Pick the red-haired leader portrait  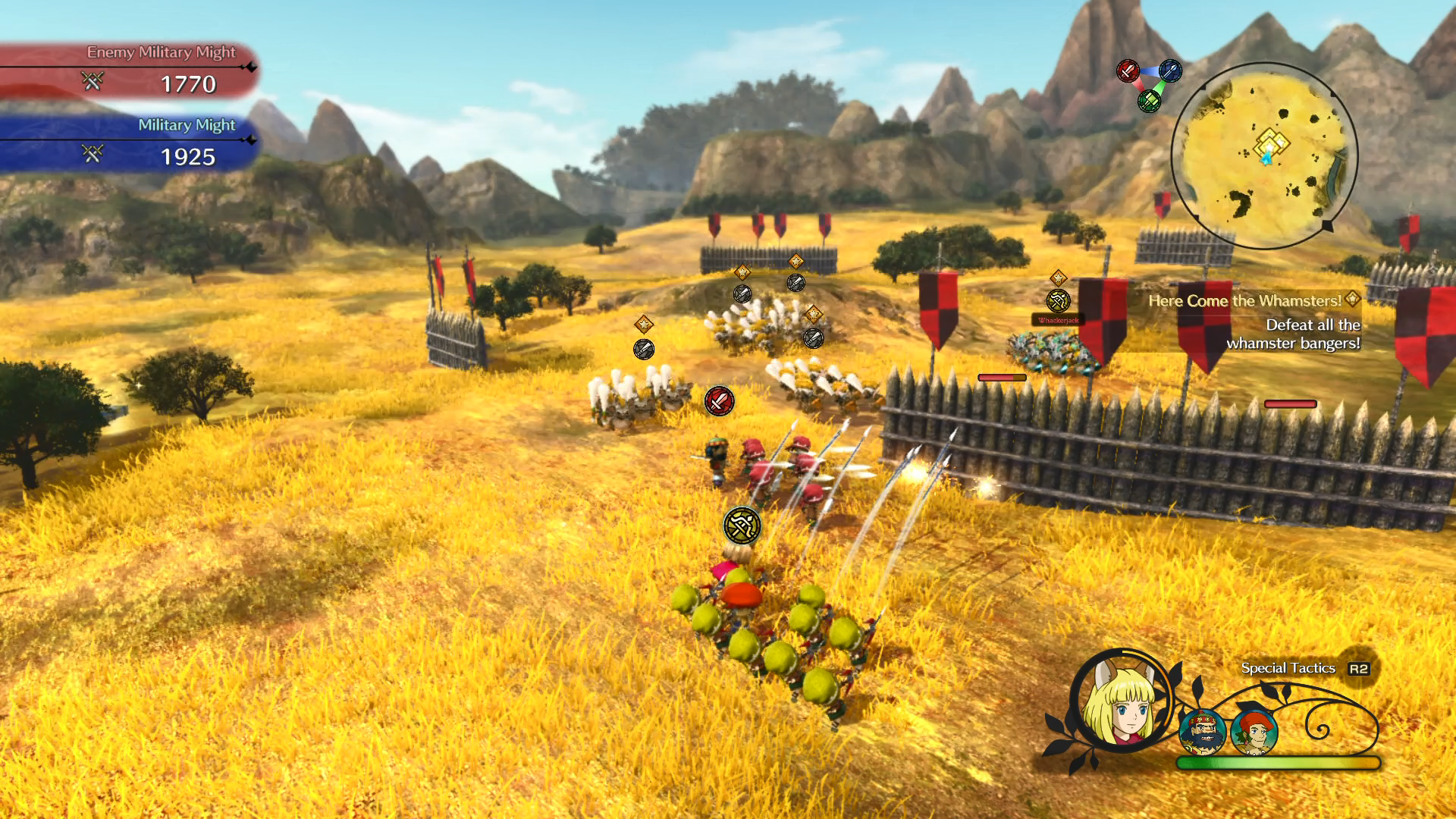click(x=1255, y=732)
